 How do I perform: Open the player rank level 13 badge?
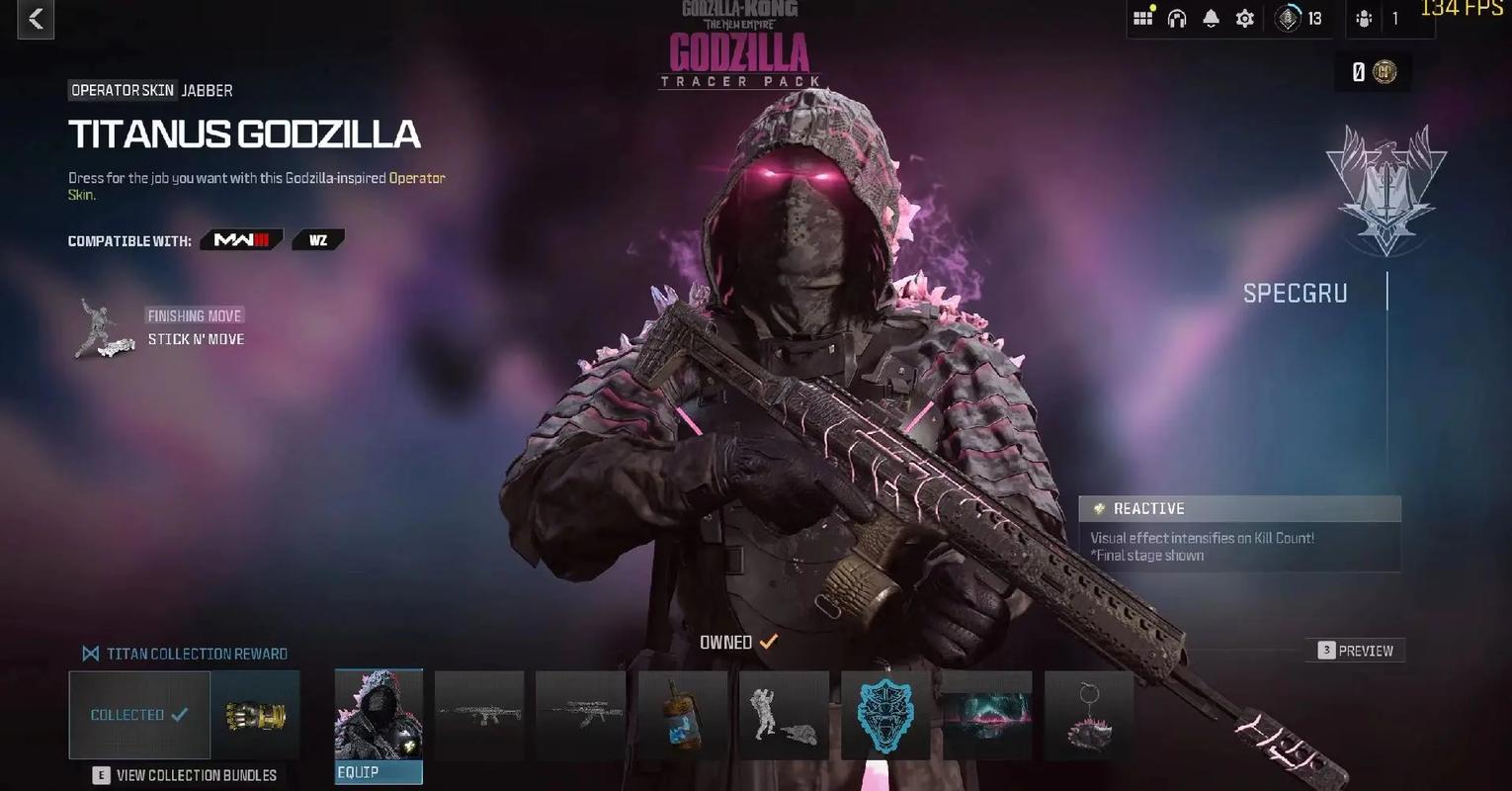pyautogui.click(x=1299, y=18)
